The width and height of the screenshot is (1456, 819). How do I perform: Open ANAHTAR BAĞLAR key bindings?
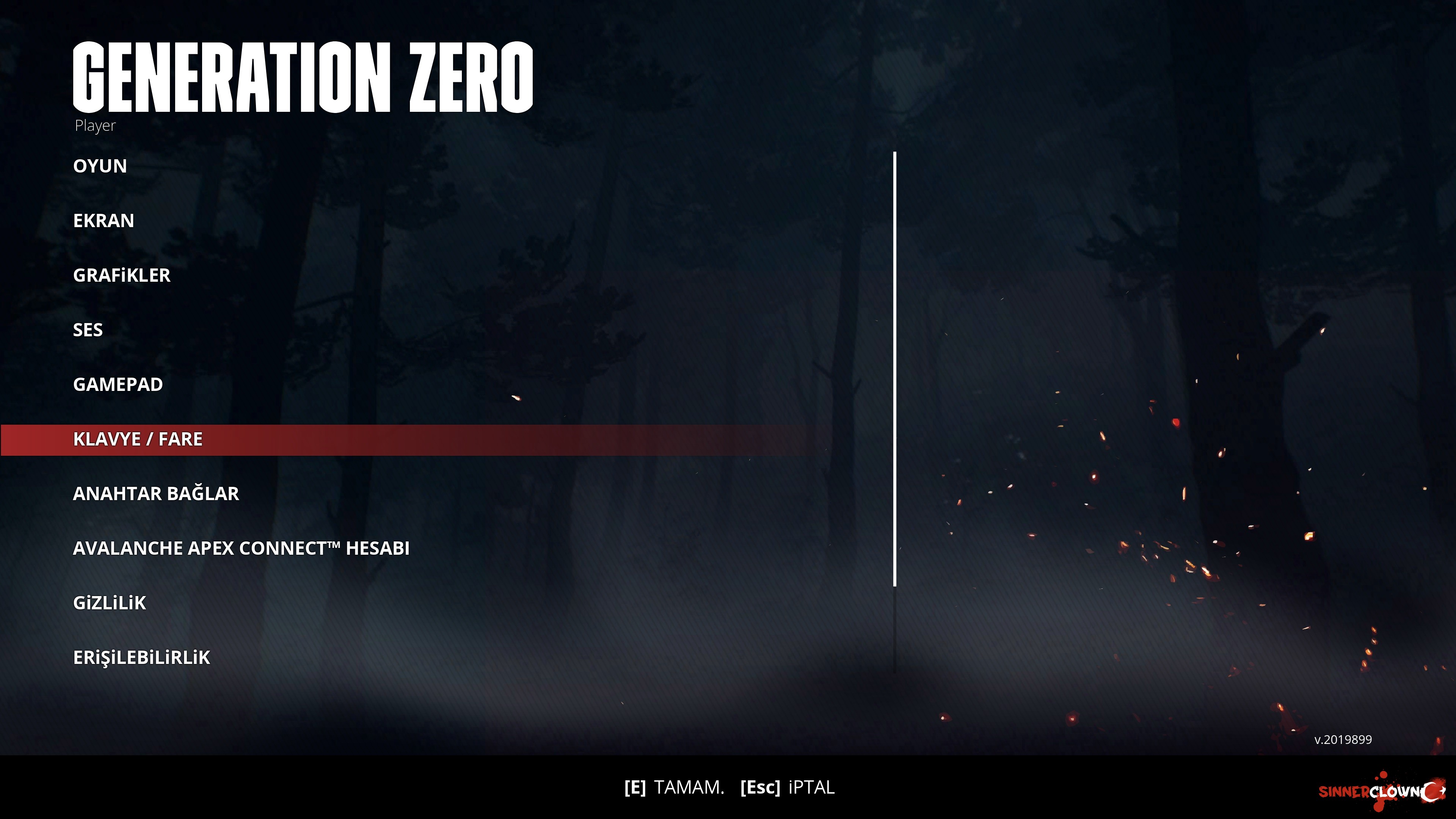click(156, 493)
